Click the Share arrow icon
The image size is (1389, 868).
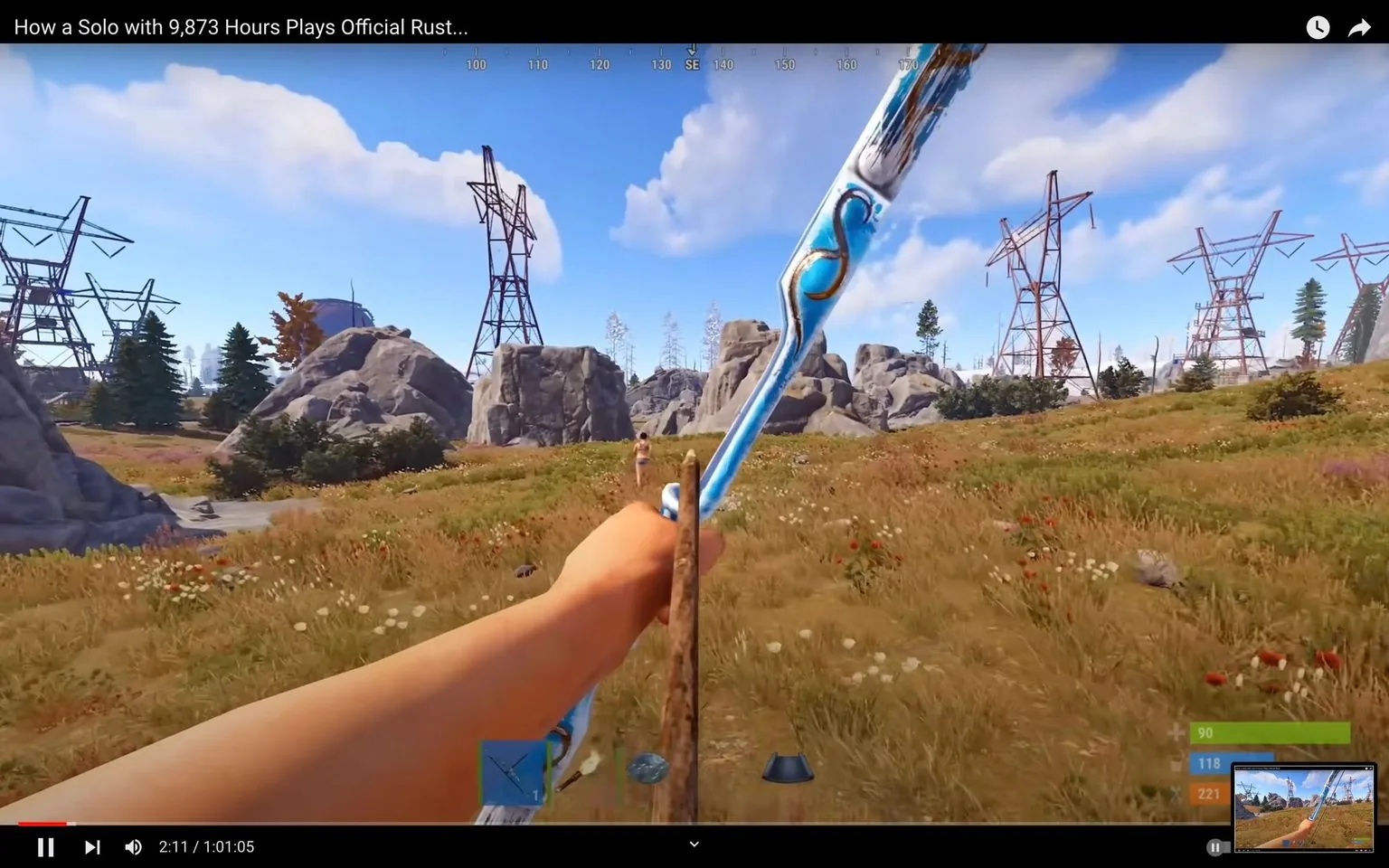(1359, 27)
